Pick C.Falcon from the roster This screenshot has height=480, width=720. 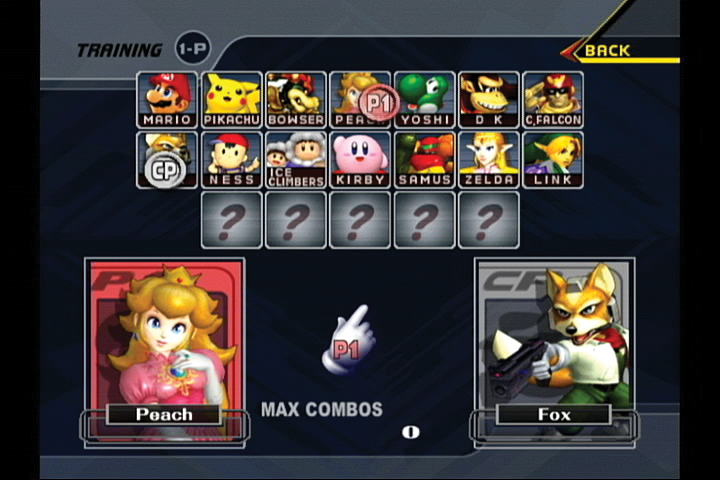click(552, 99)
